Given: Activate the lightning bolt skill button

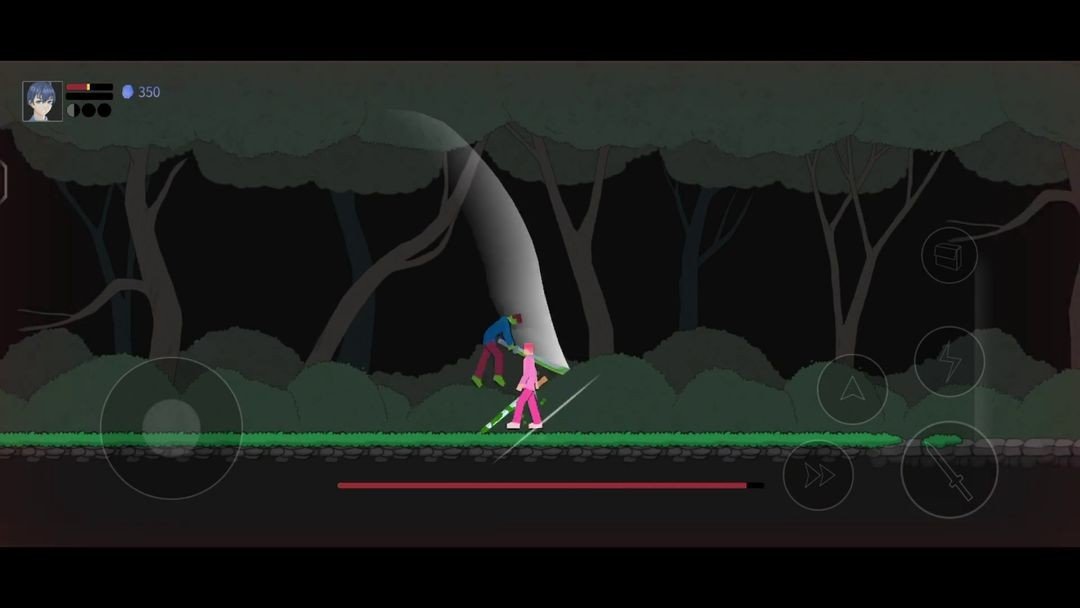Looking at the screenshot, I should pos(949,361).
